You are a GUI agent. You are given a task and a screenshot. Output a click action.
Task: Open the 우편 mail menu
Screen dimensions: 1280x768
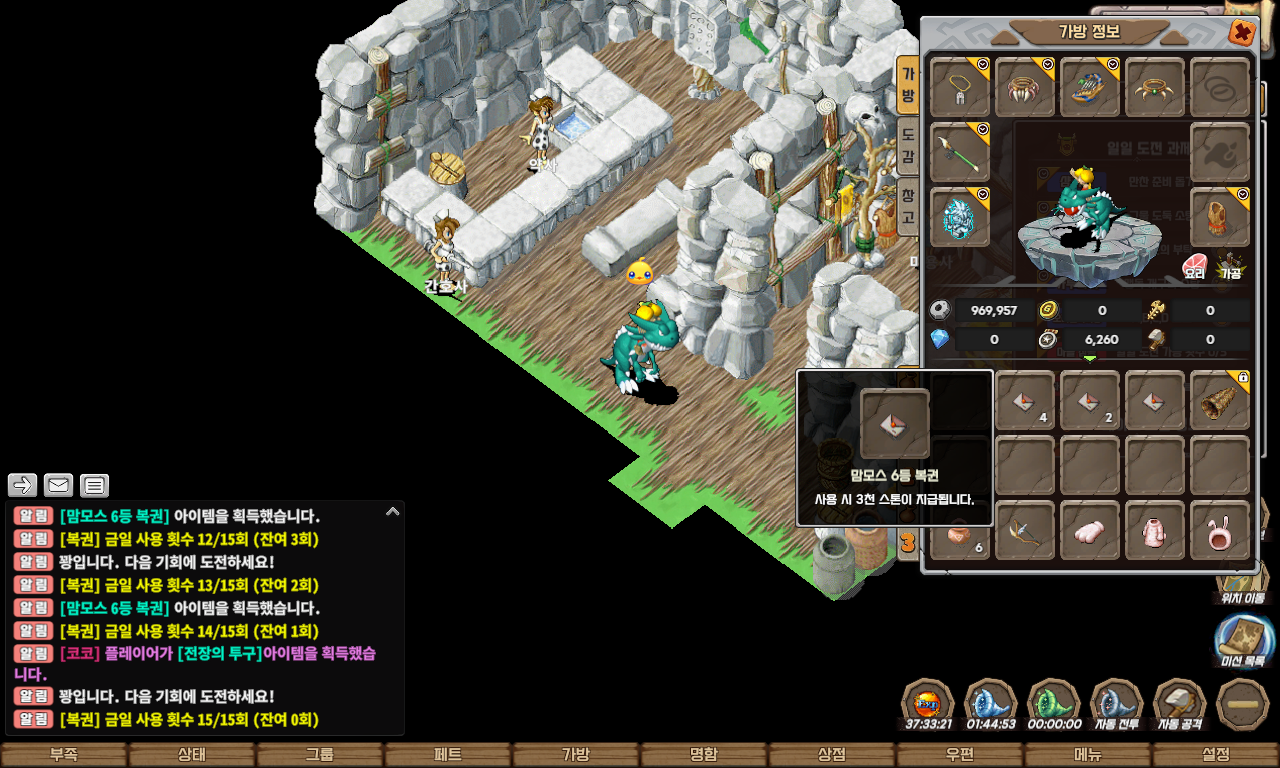[960, 755]
